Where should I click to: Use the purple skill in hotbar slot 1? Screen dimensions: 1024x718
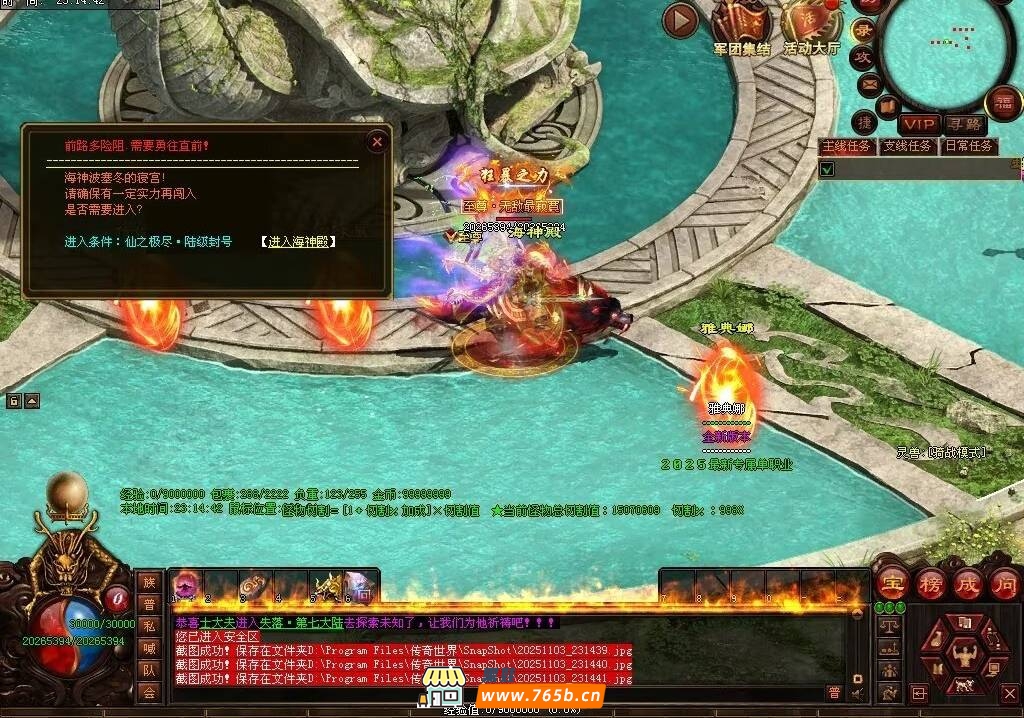pyautogui.click(x=187, y=586)
